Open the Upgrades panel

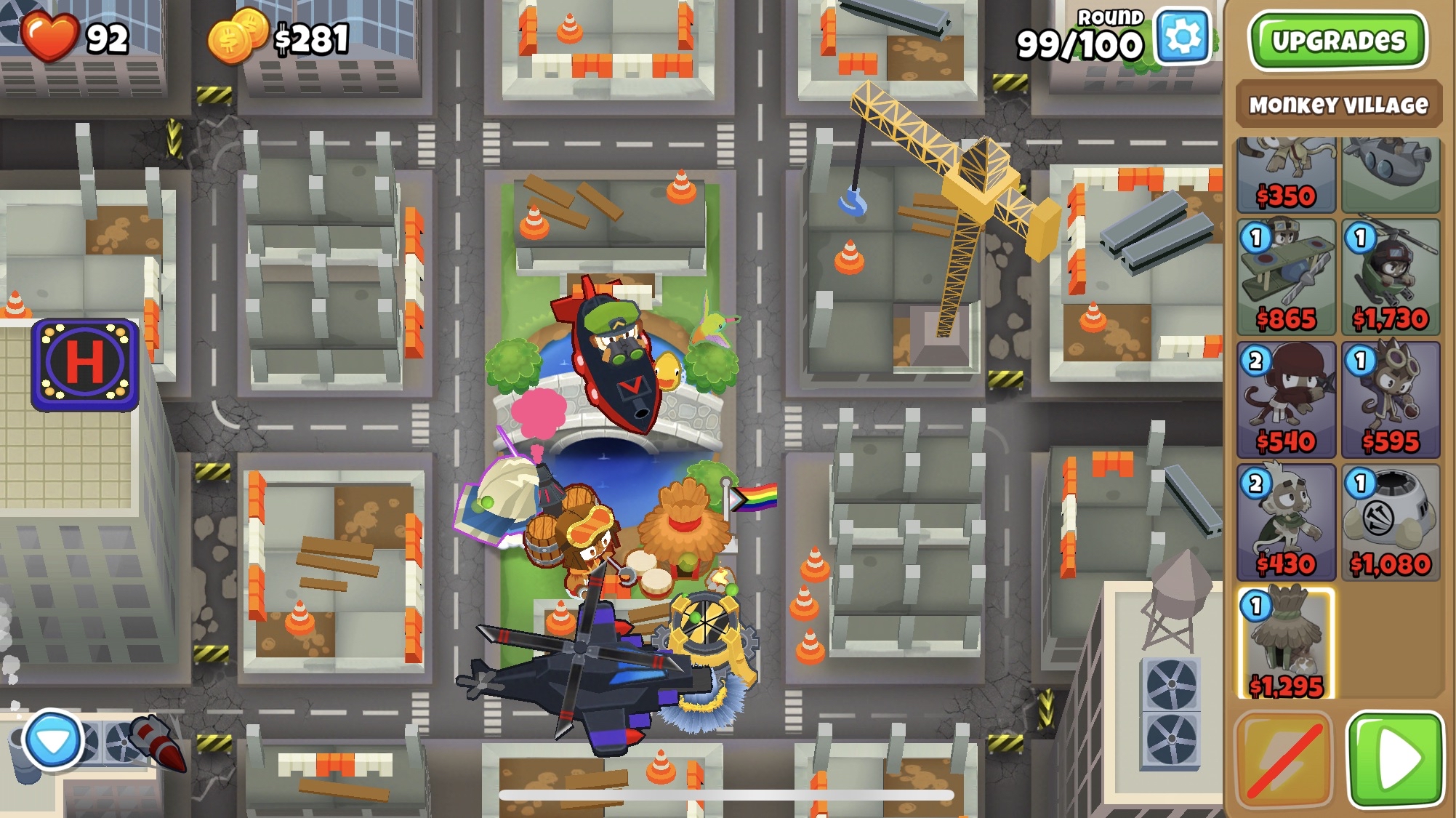pyautogui.click(x=1338, y=41)
